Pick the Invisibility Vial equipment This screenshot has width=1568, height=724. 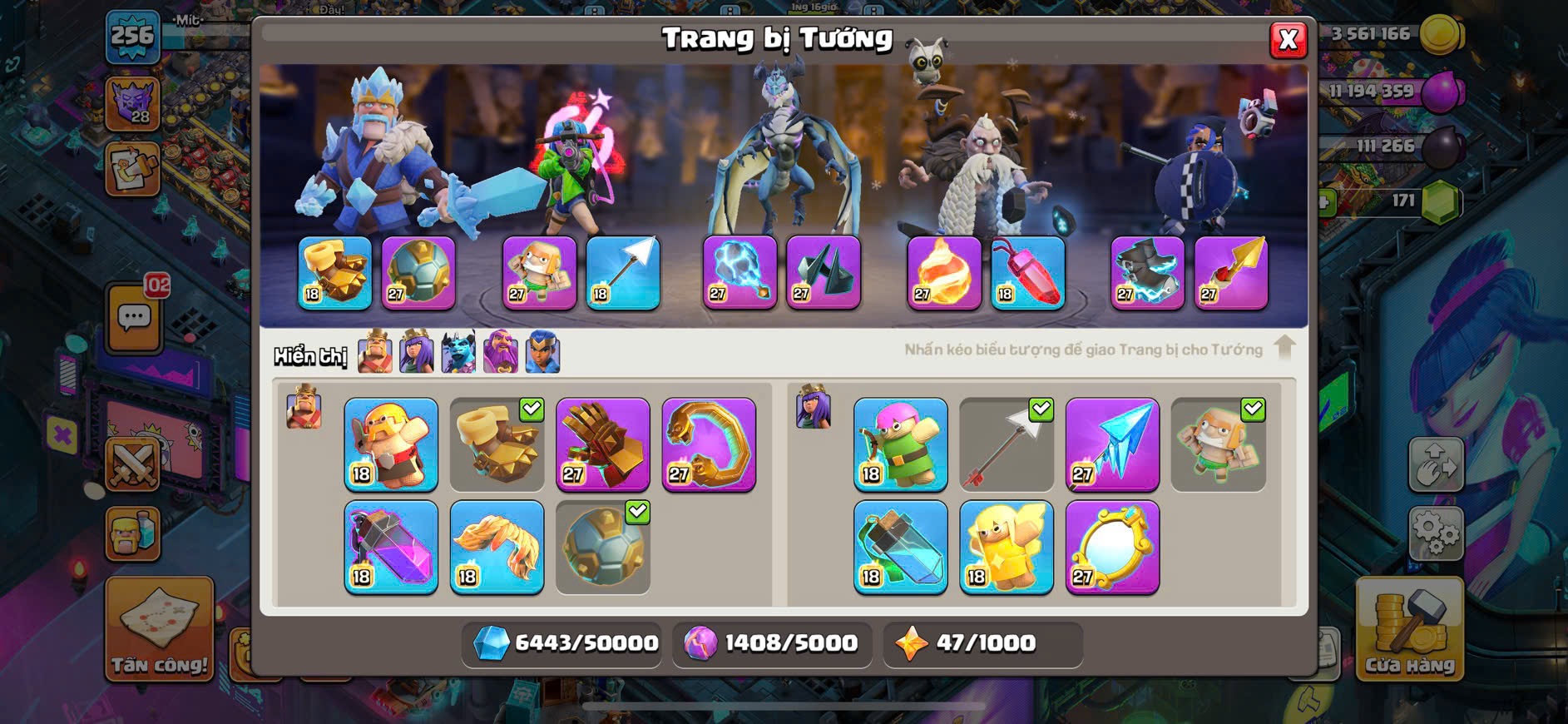[x=900, y=547]
